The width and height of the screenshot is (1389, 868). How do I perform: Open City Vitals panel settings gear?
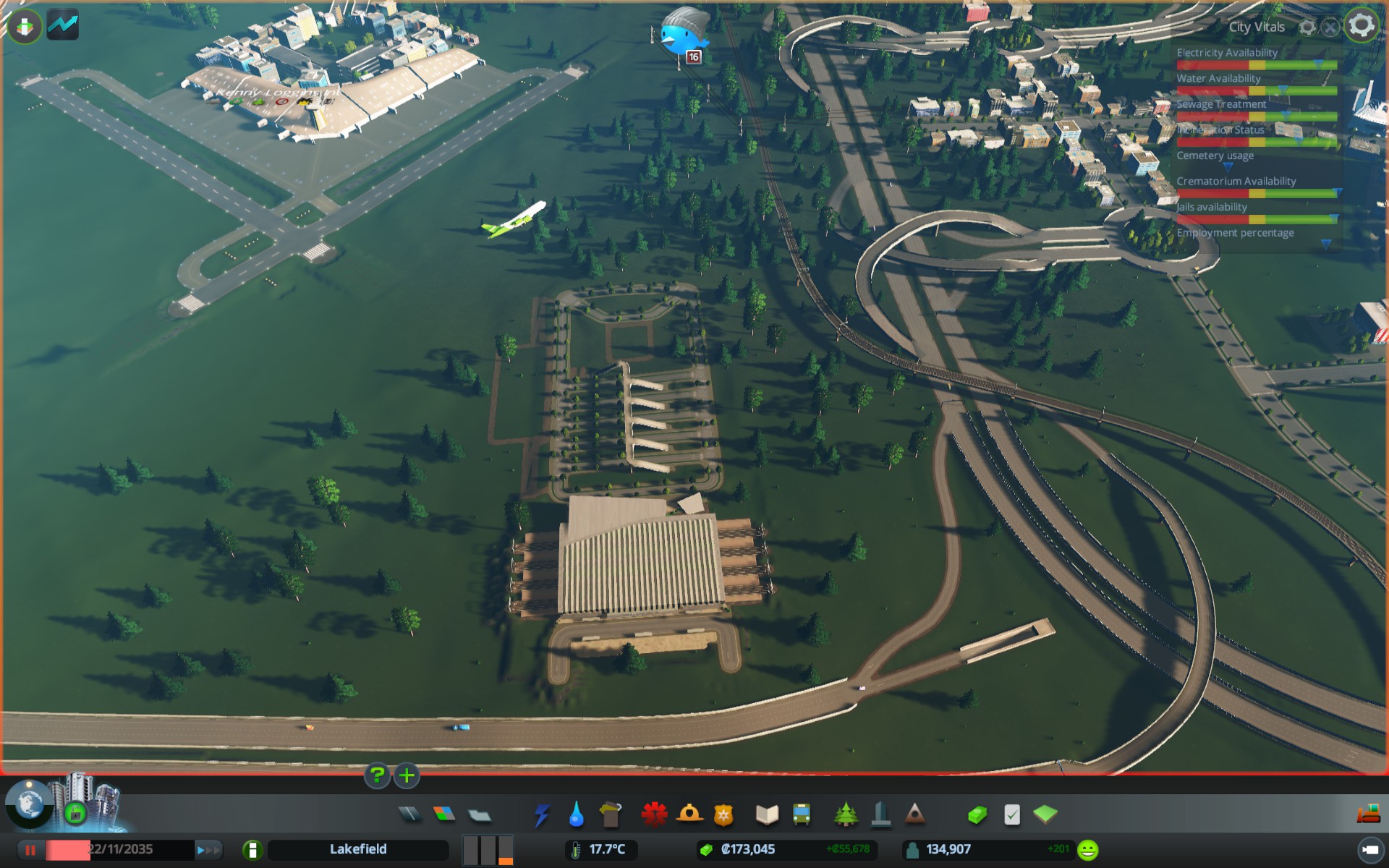[1307, 27]
